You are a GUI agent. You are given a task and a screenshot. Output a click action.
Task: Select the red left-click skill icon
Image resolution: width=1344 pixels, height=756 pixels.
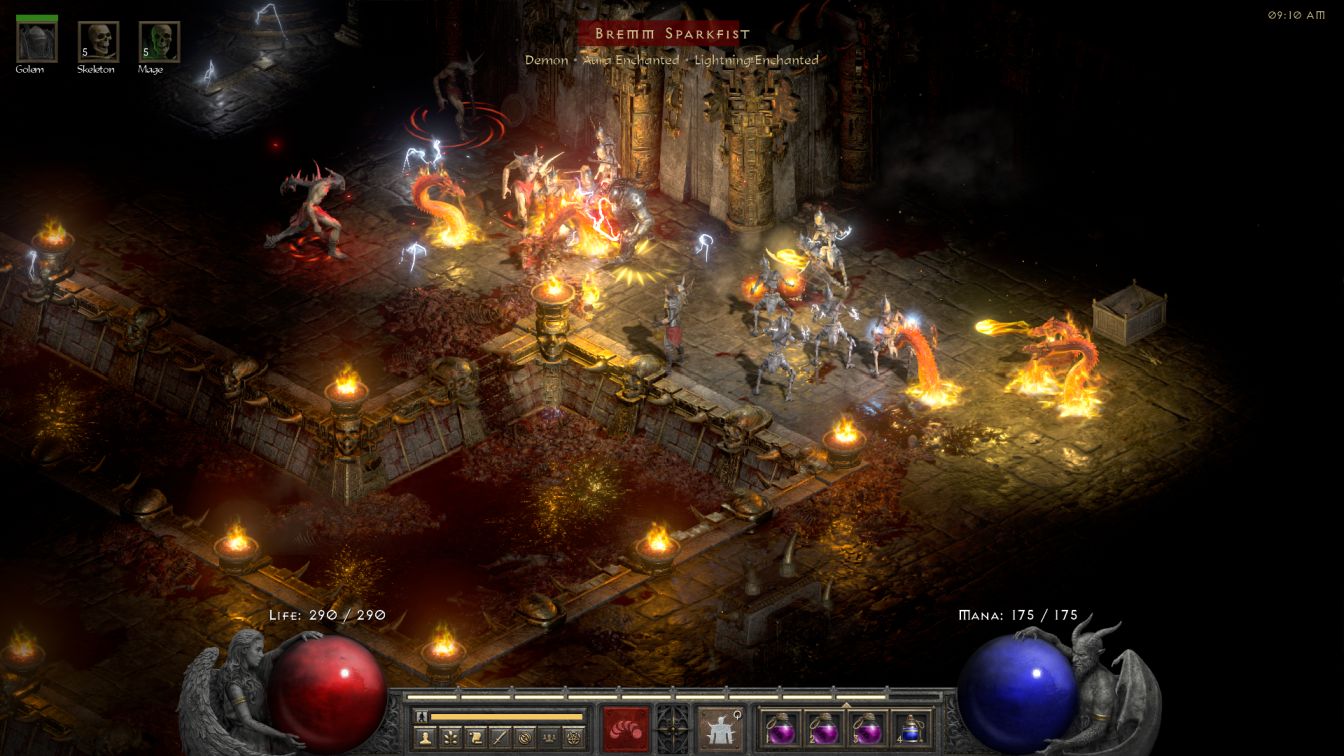click(625, 727)
